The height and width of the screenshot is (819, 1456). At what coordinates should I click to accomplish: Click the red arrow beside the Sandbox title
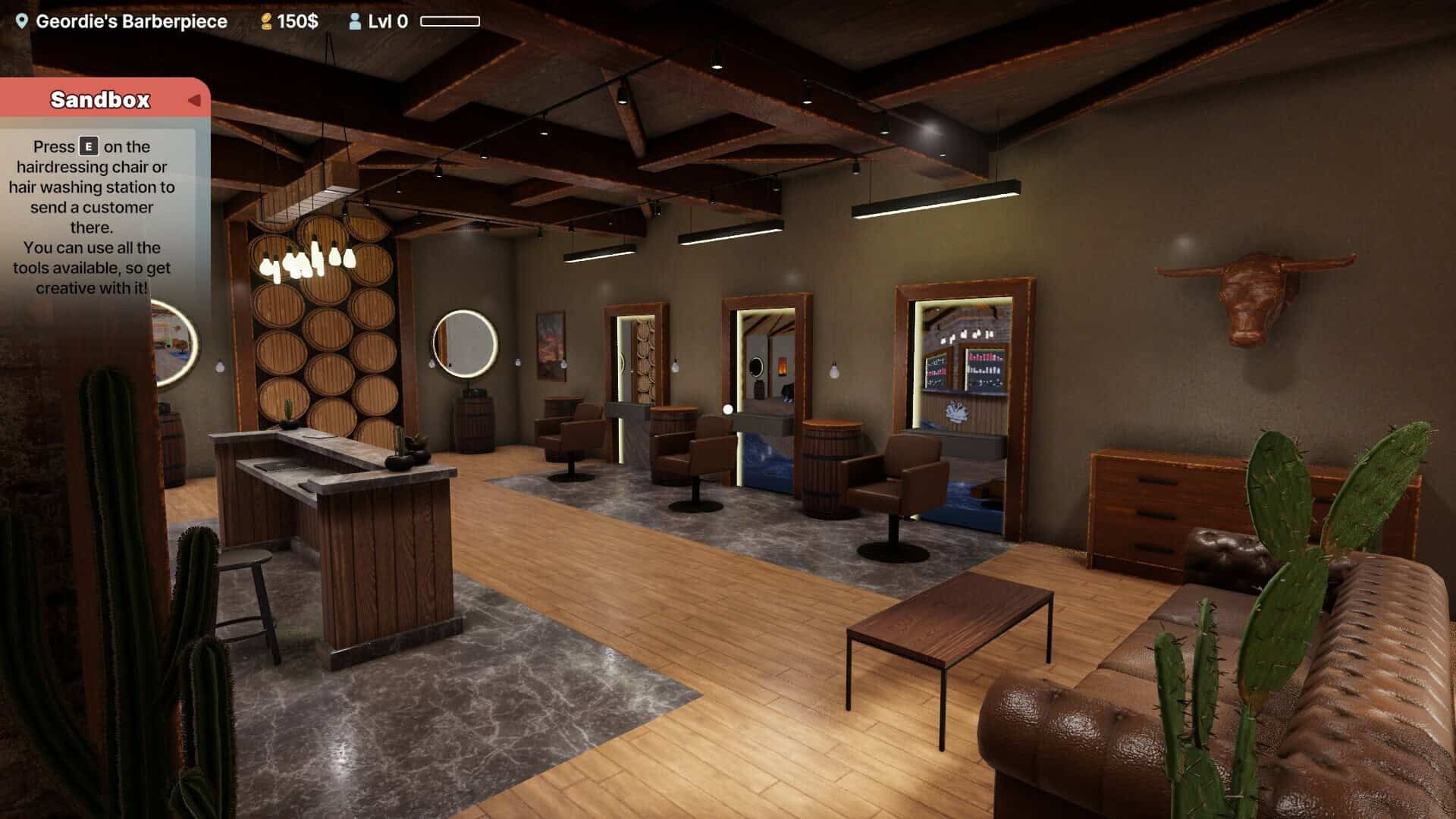[x=196, y=99]
